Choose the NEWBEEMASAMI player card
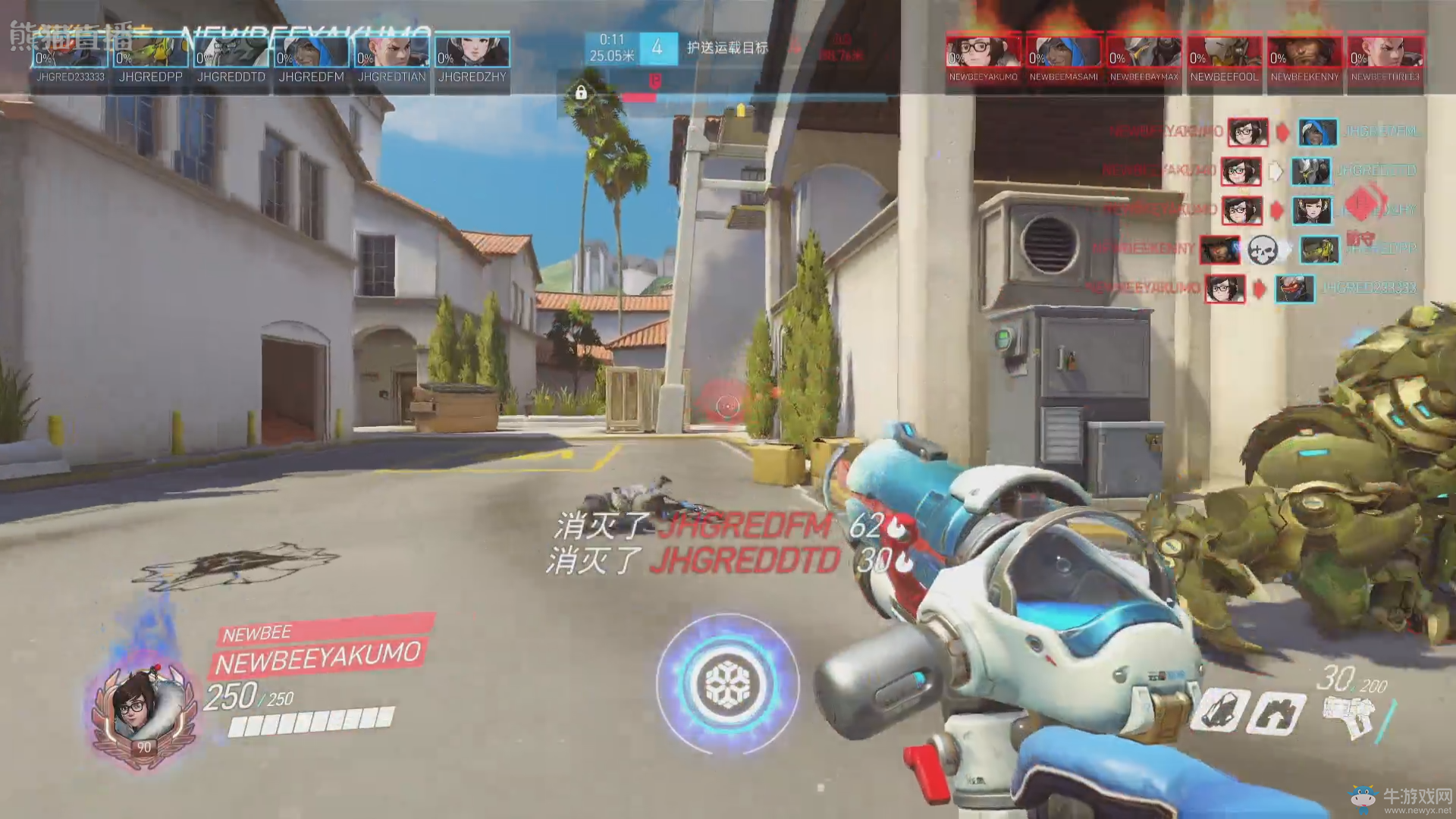 1064,52
